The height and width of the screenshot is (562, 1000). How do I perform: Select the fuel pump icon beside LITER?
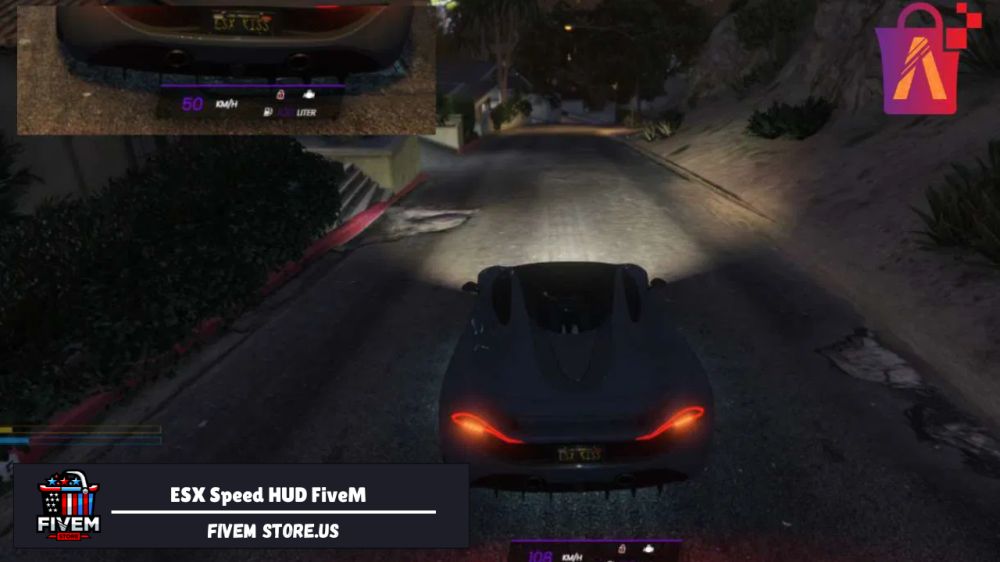(x=267, y=113)
